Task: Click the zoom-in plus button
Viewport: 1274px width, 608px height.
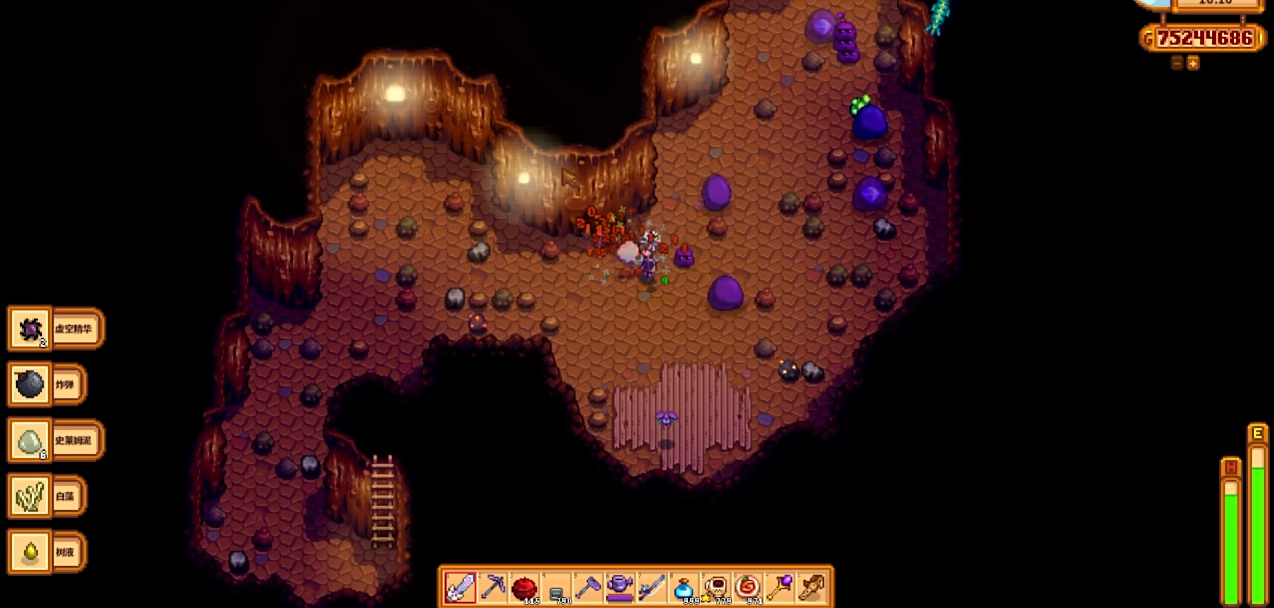Action: [x=1193, y=63]
